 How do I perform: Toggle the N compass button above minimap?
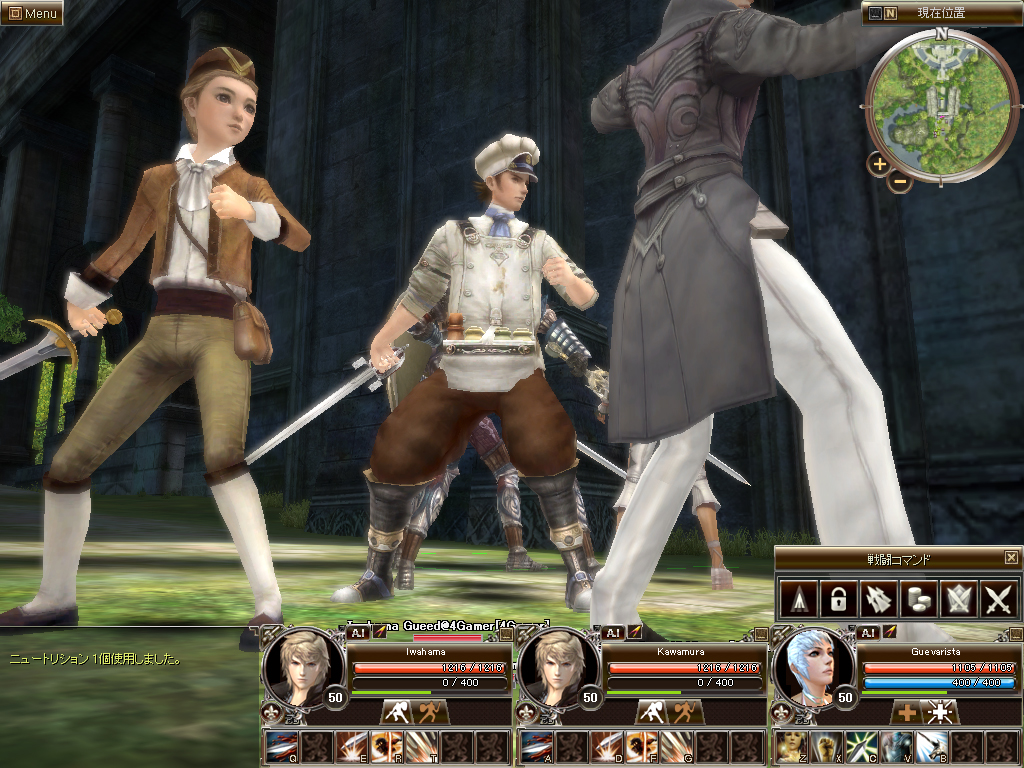click(x=890, y=13)
